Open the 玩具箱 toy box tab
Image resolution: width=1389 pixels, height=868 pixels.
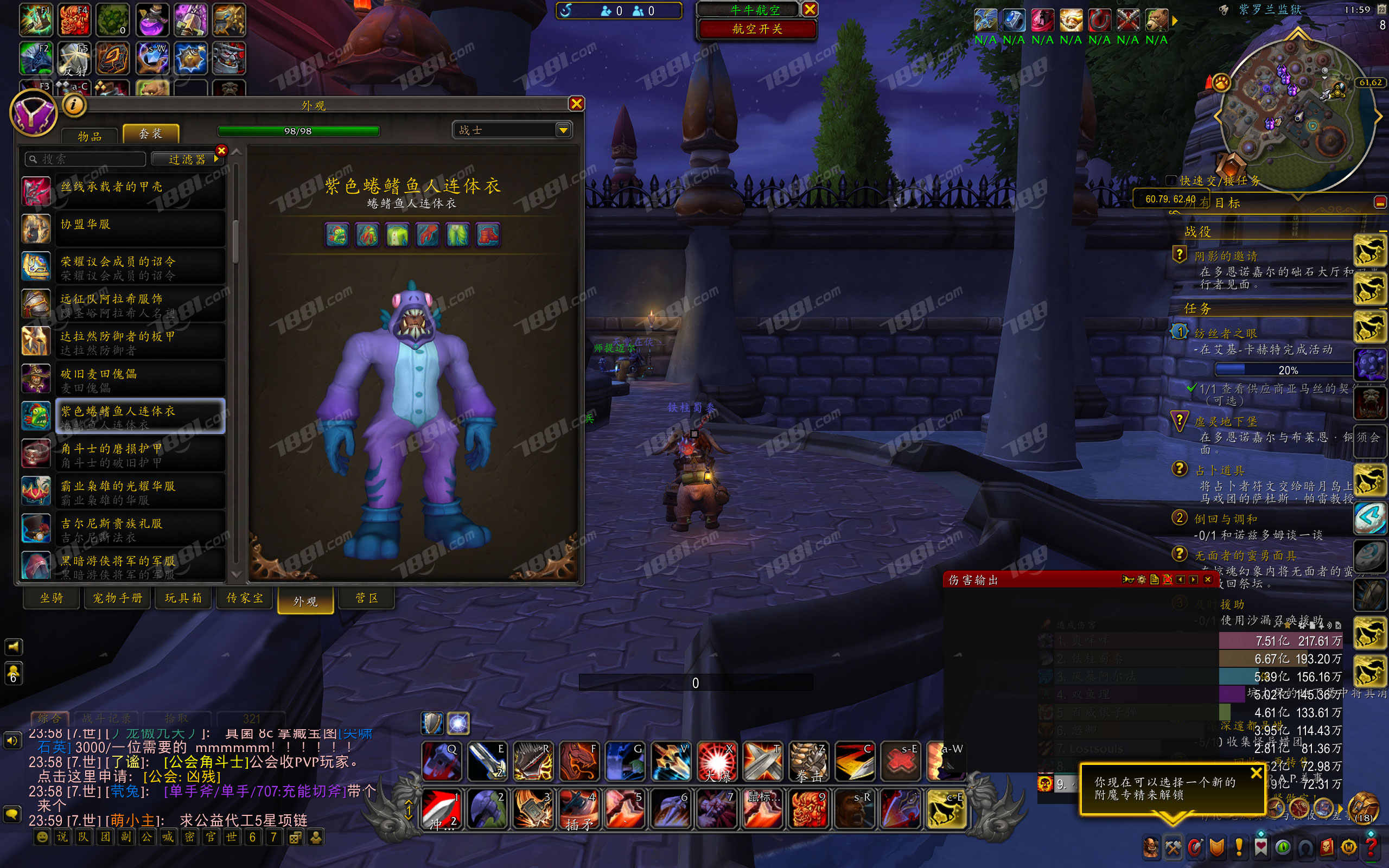183,598
